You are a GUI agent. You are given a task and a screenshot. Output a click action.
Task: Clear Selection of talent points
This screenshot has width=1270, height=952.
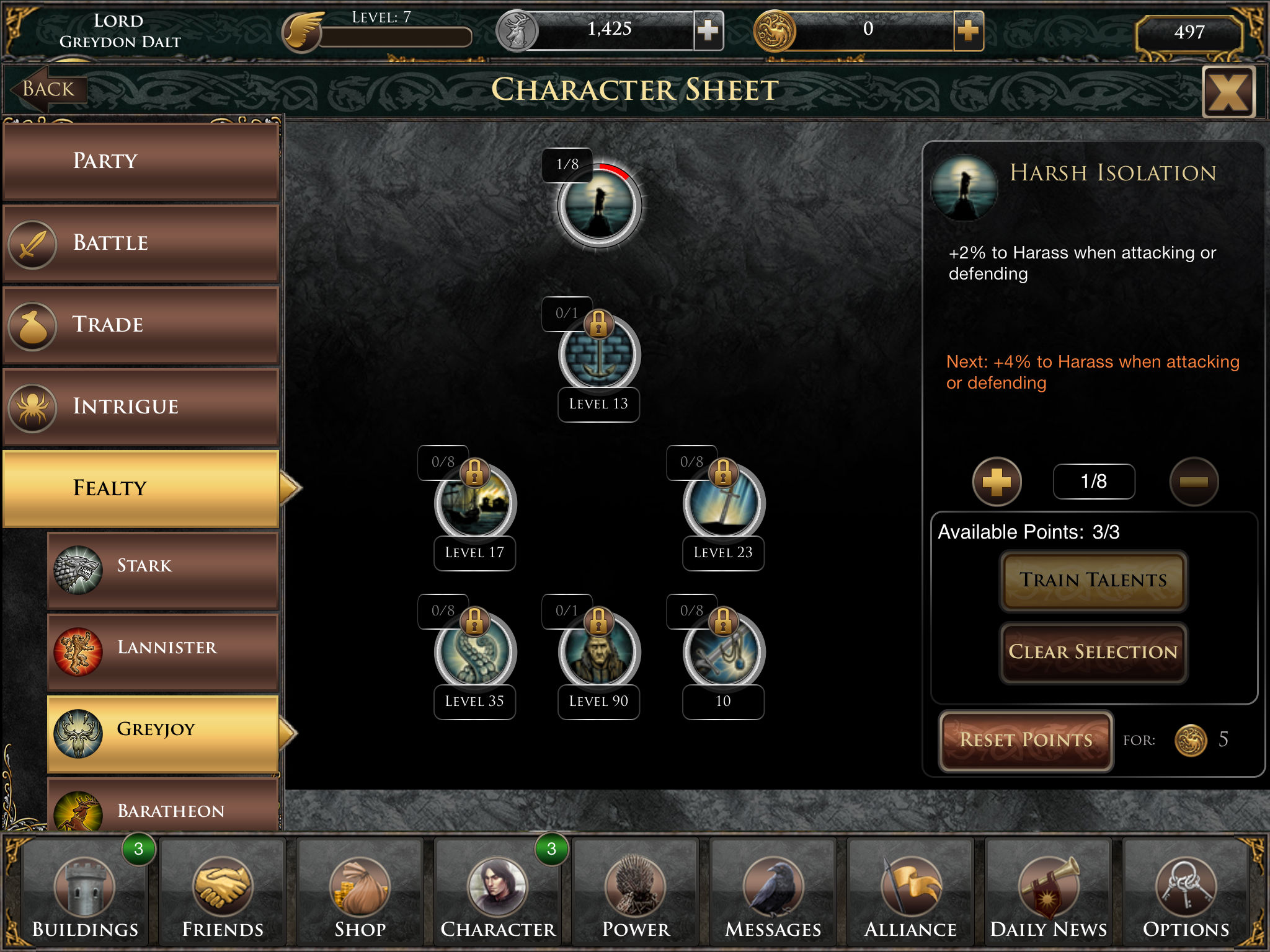coord(1093,653)
